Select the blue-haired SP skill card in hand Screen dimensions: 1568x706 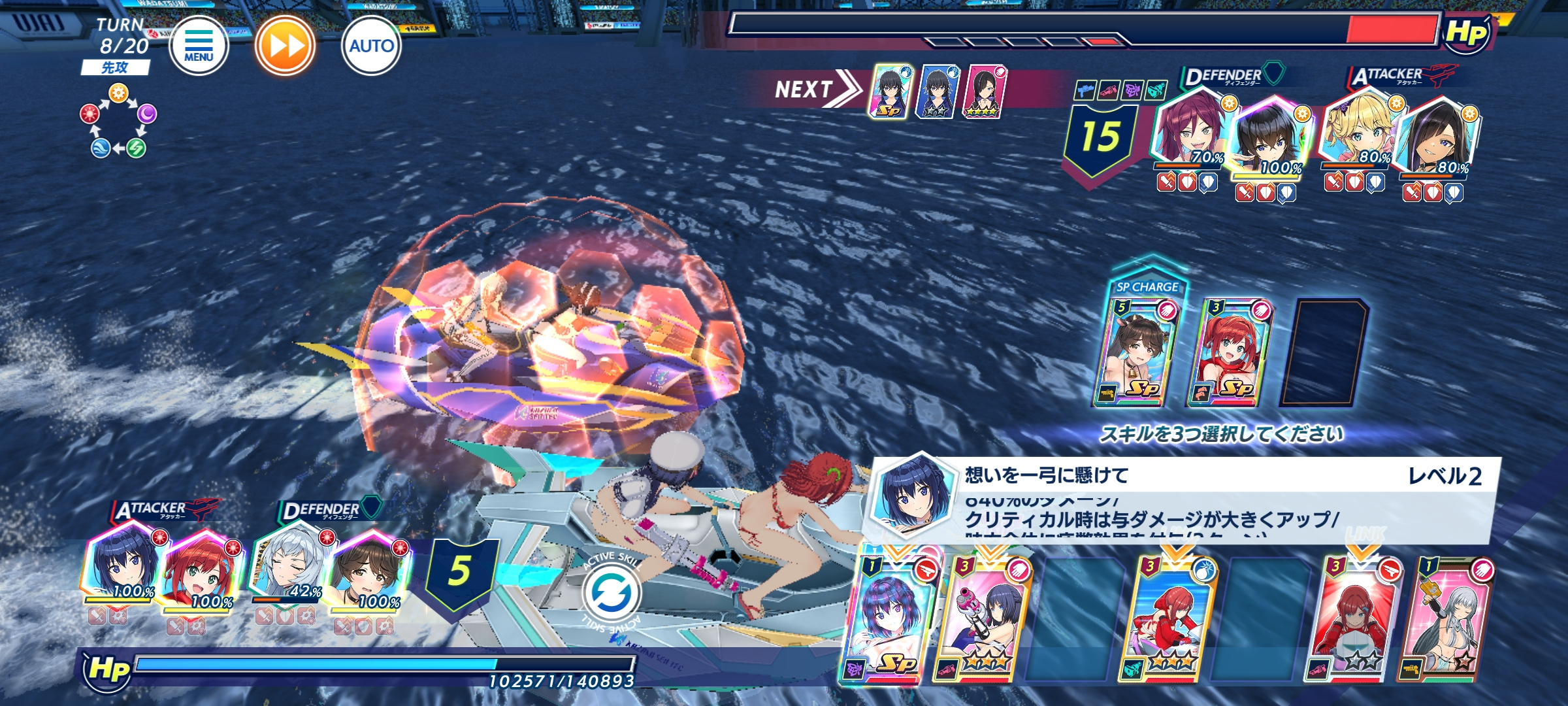click(892, 618)
